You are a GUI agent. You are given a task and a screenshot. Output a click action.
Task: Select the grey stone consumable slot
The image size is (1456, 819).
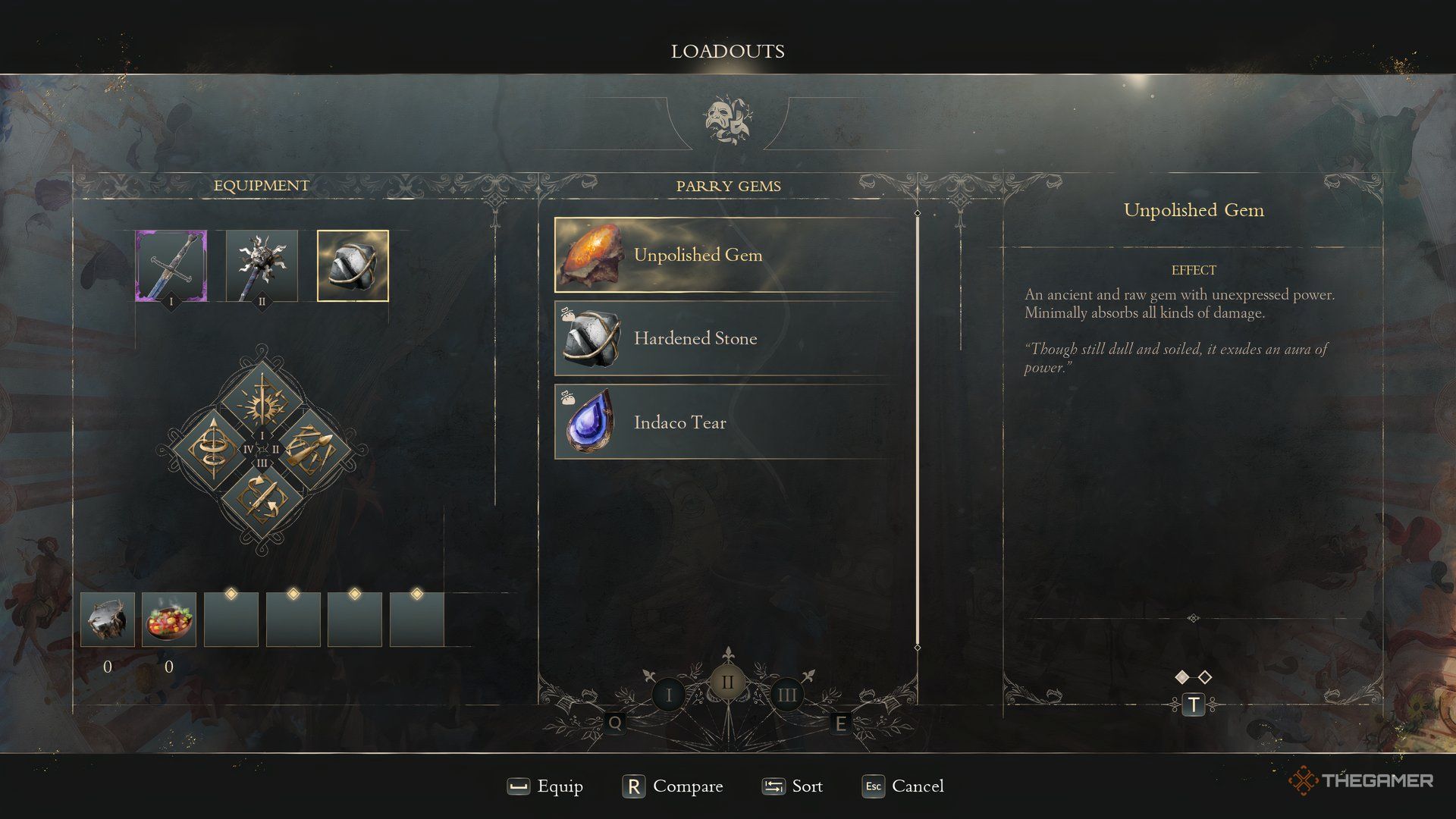tap(108, 620)
